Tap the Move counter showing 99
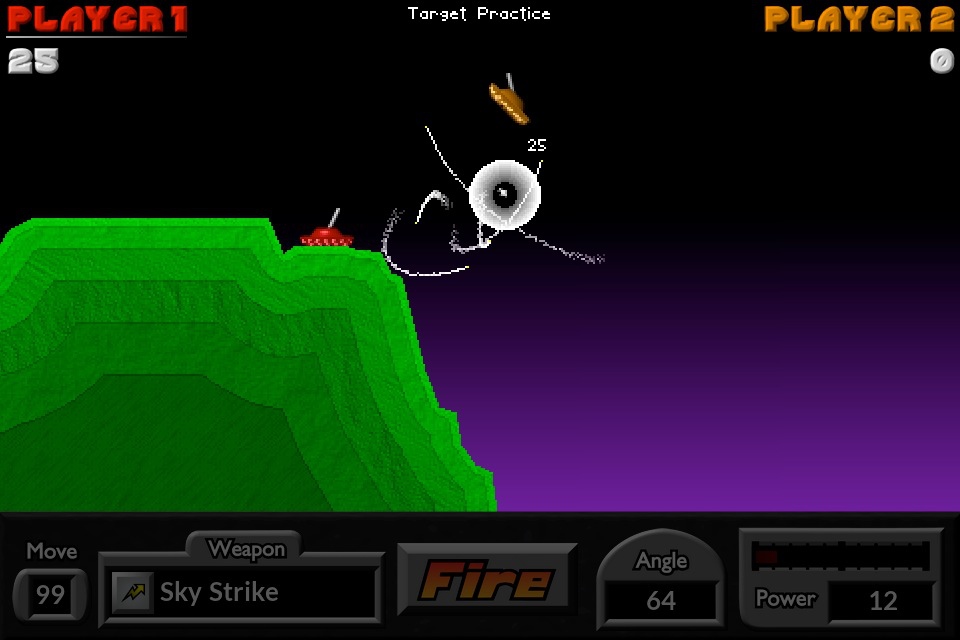This screenshot has height=640, width=960. (50, 595)
